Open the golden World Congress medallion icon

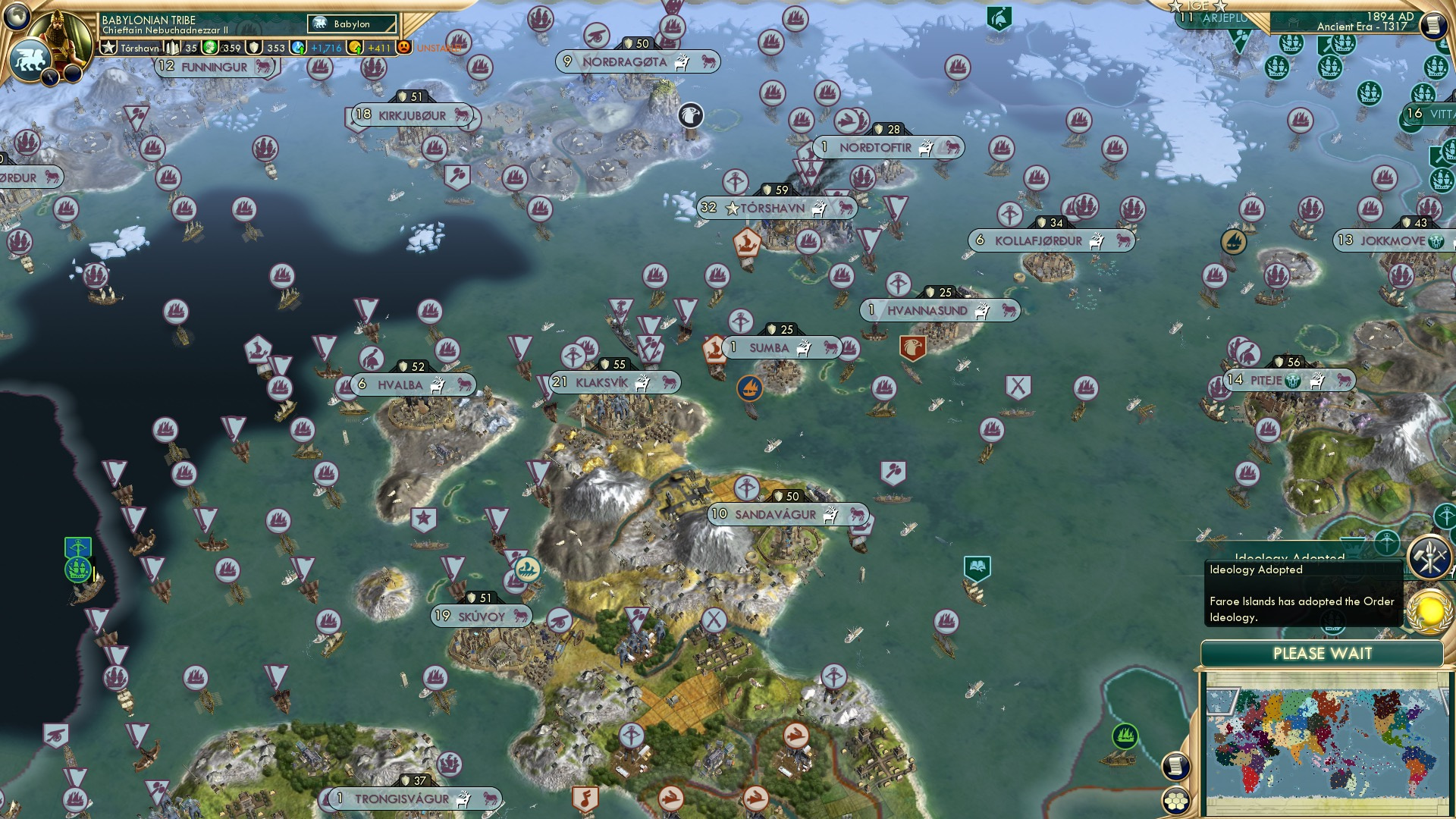coord(1427,611)
